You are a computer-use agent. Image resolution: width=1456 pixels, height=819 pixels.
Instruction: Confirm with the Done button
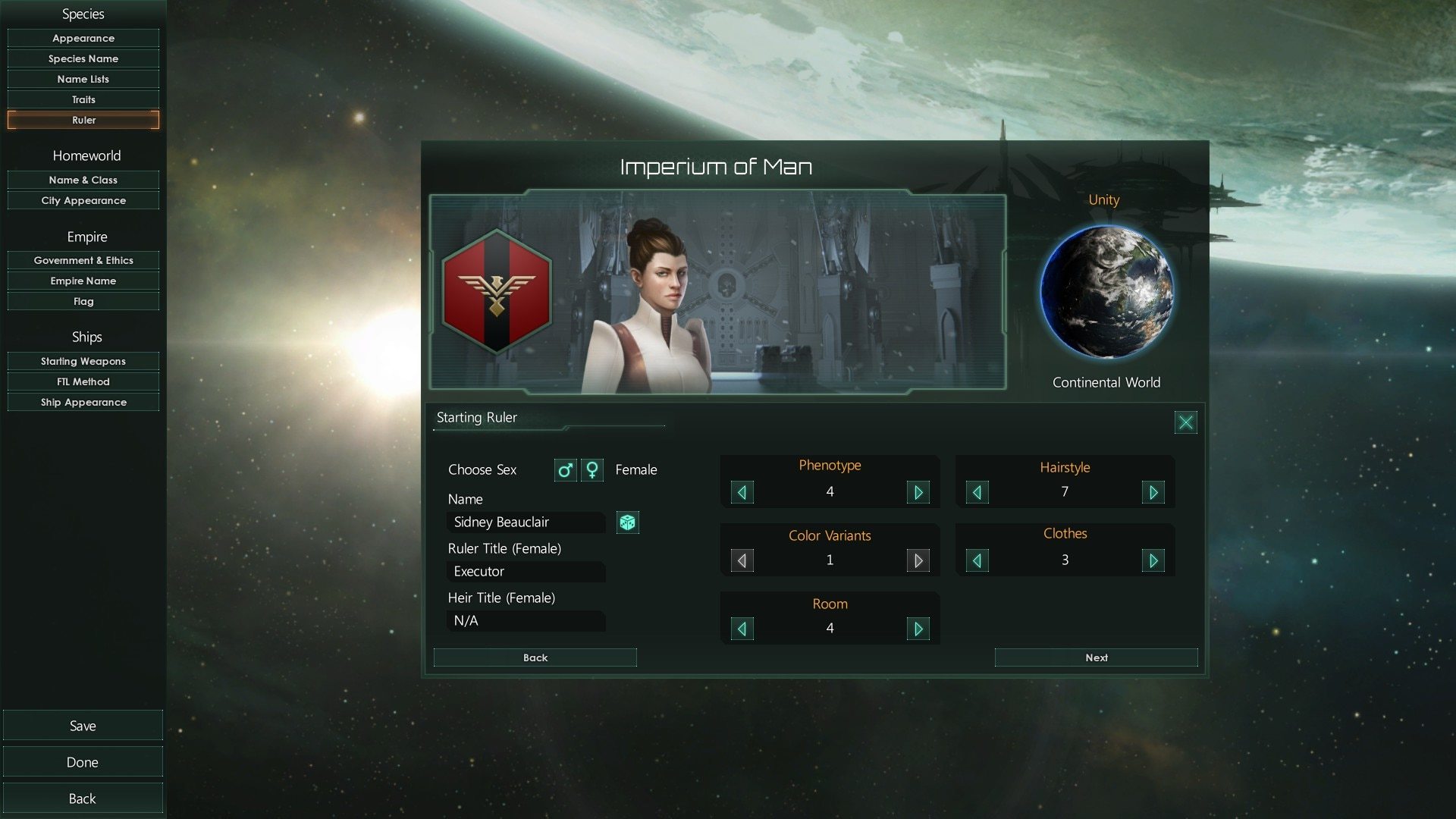pyautogui.click(x=83, y=762)
